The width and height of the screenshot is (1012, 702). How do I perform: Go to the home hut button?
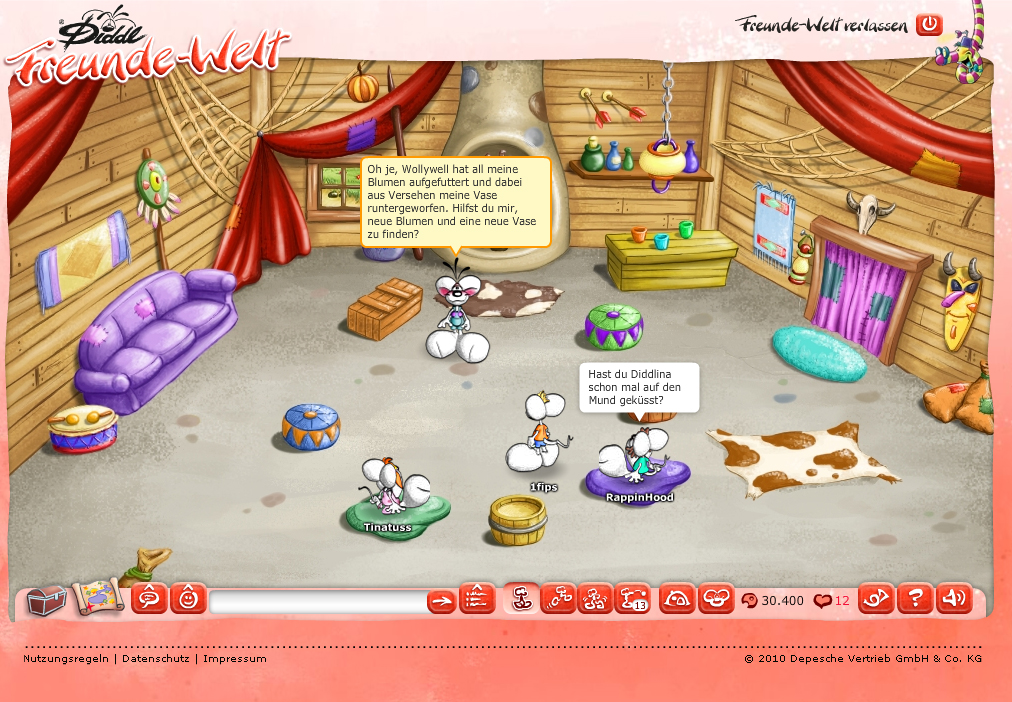(x=677, y=599)
